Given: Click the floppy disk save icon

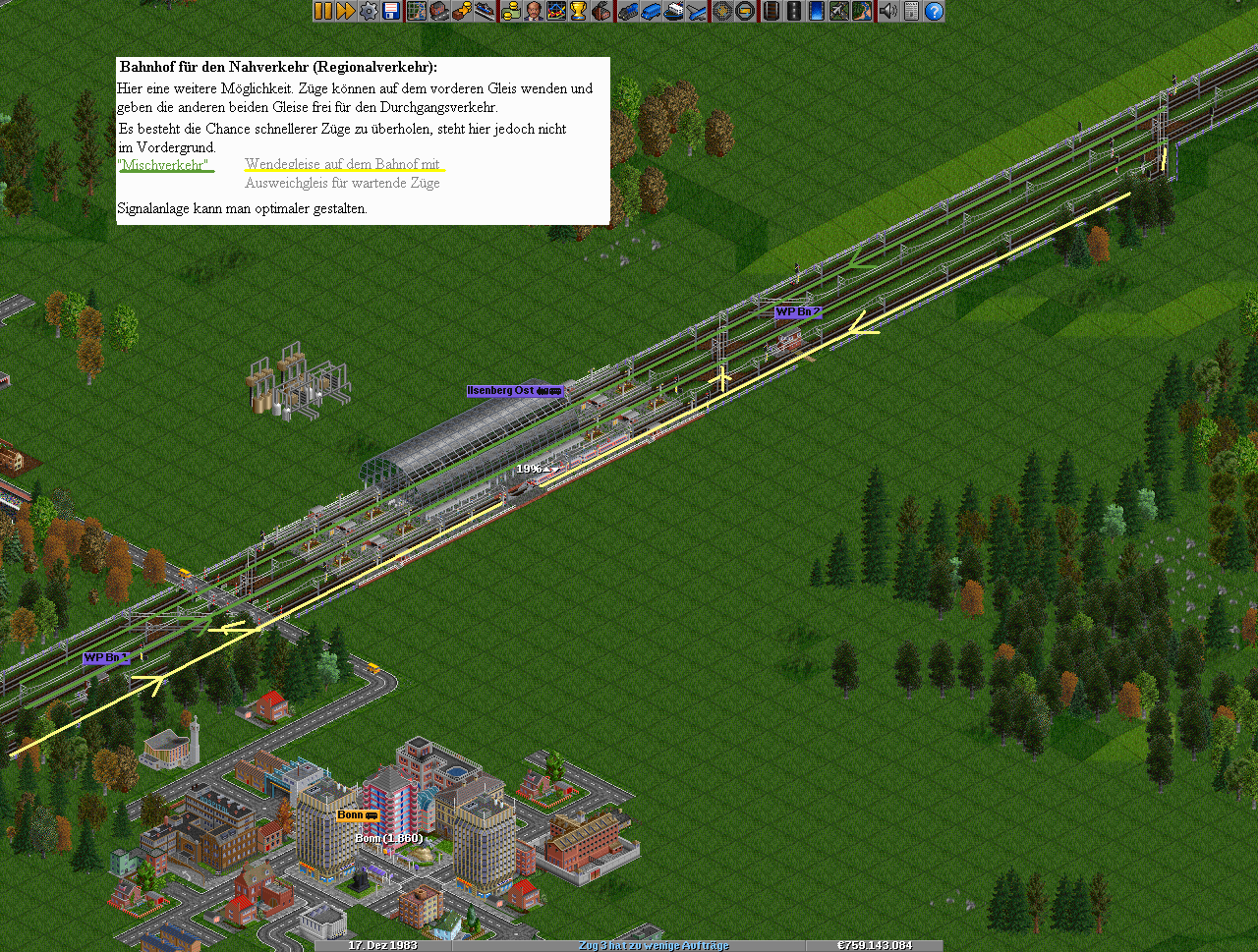Looking at the screenshot, I should point(391,11).
